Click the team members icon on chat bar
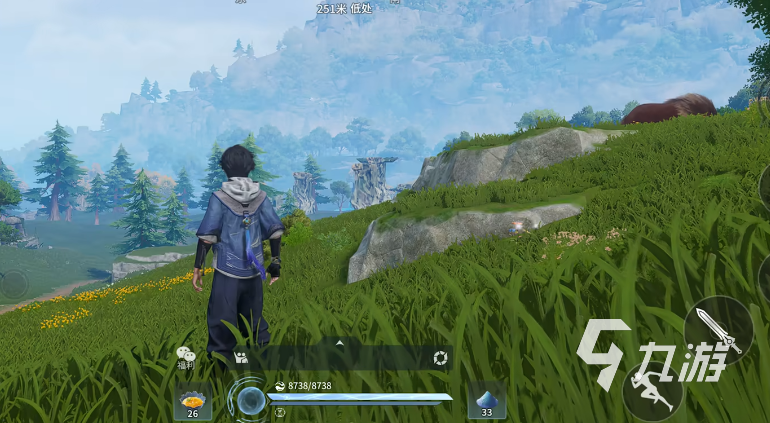Screen dimensions: 770x423 point(240,357)
